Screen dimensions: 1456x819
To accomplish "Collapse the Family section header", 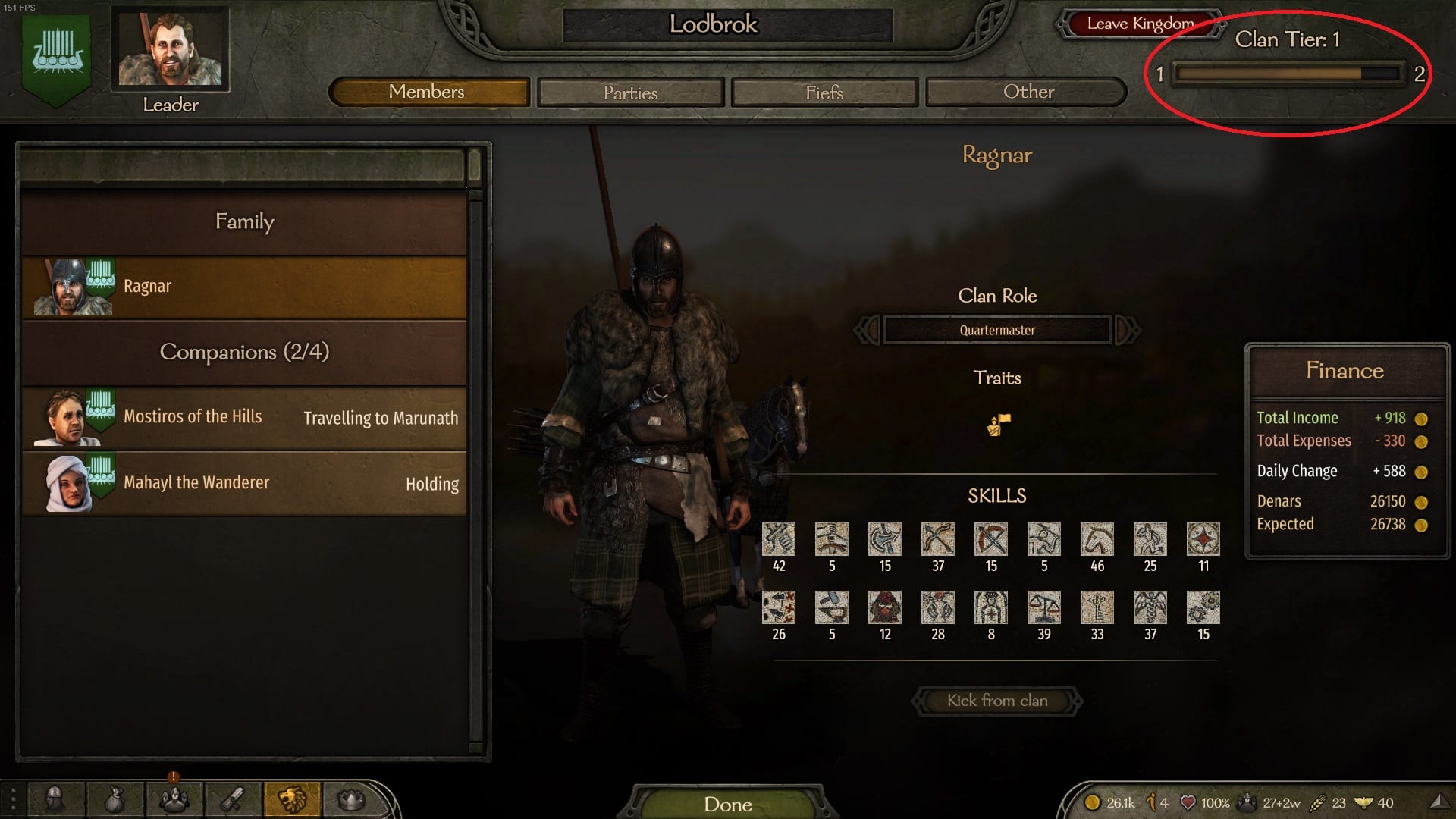I will 244,221.
